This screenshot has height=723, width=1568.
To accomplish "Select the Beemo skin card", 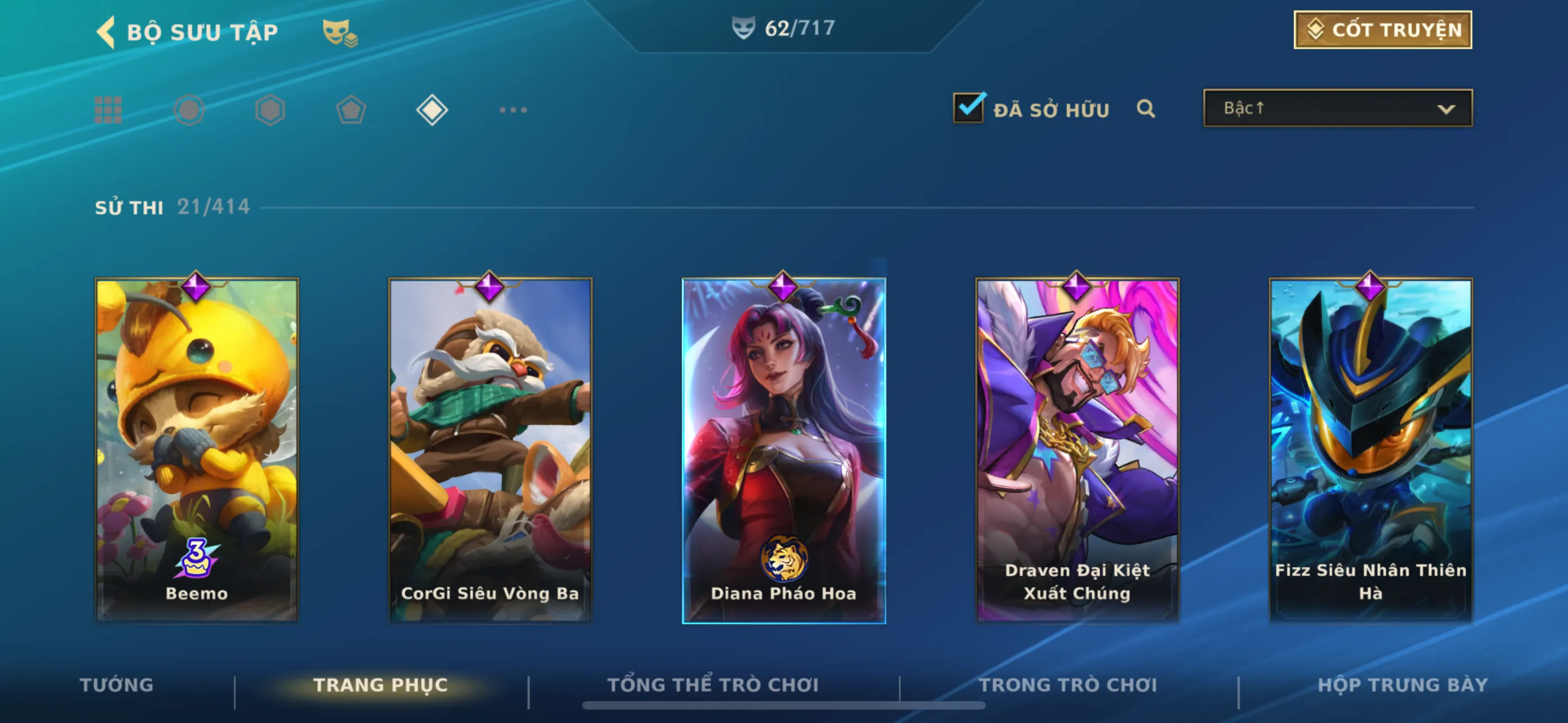I will point(197,451).
